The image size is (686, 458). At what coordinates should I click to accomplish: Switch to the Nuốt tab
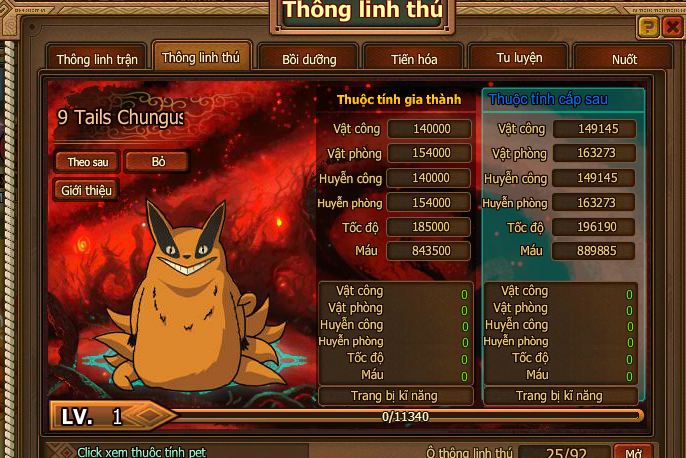[624, 59]
